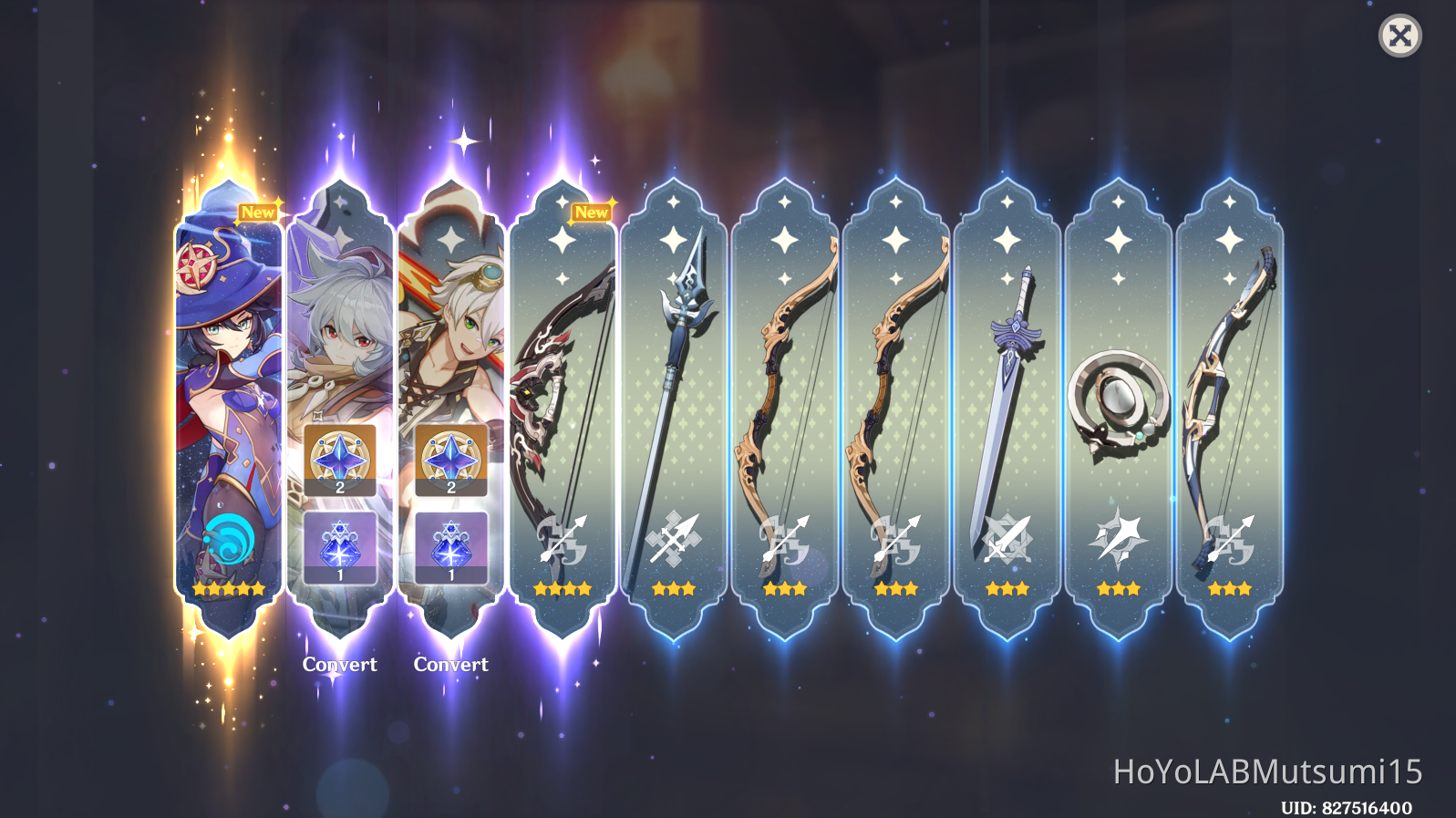Select the polearm weapon card
The width and height of the screenshot is (1456, 818).
click(x=674, y=392)
